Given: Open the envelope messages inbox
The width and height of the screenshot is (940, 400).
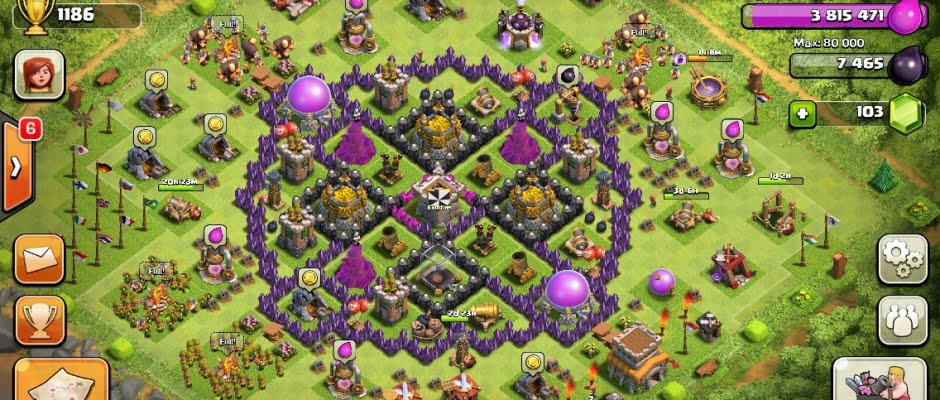Looking at the screenshot, I should pyautogui.click(x=39, y=259).
